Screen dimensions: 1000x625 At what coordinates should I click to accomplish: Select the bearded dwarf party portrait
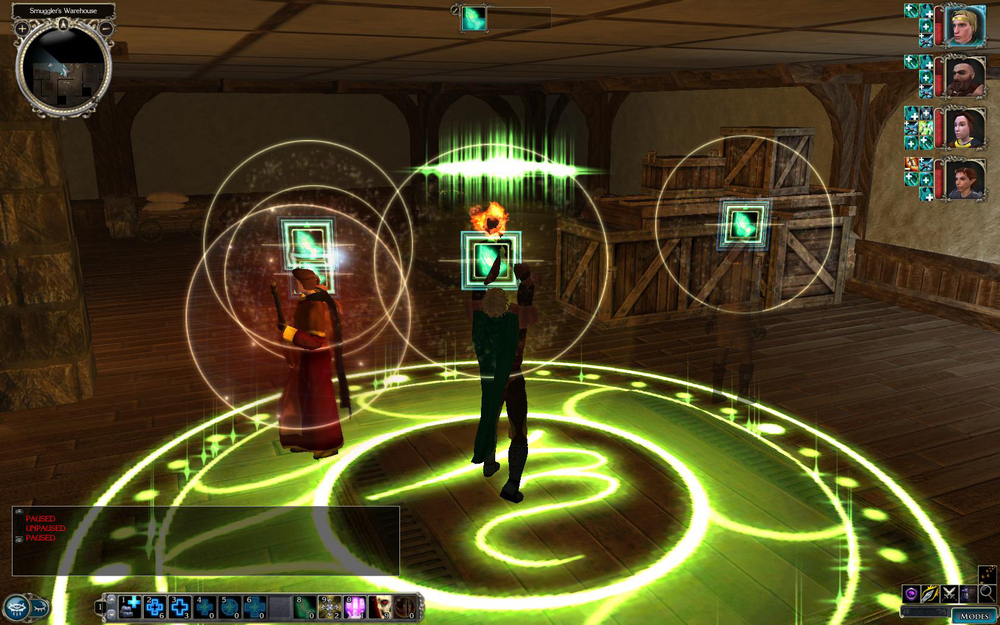pyautogui.click(x=965, y=76)
